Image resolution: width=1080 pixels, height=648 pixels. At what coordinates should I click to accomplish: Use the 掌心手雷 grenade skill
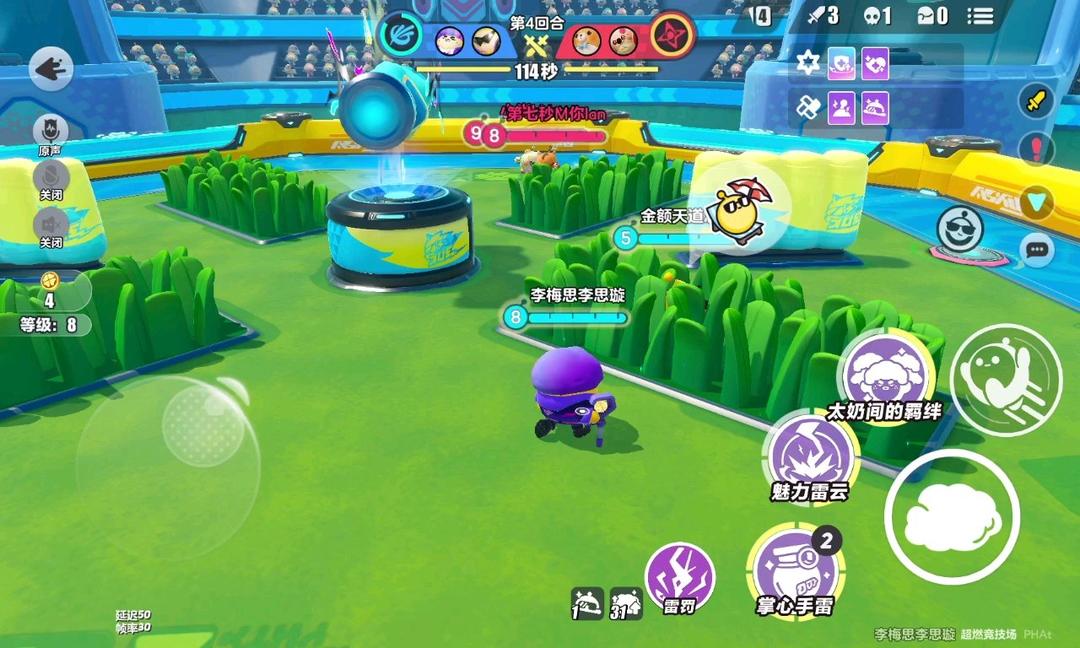794,568
